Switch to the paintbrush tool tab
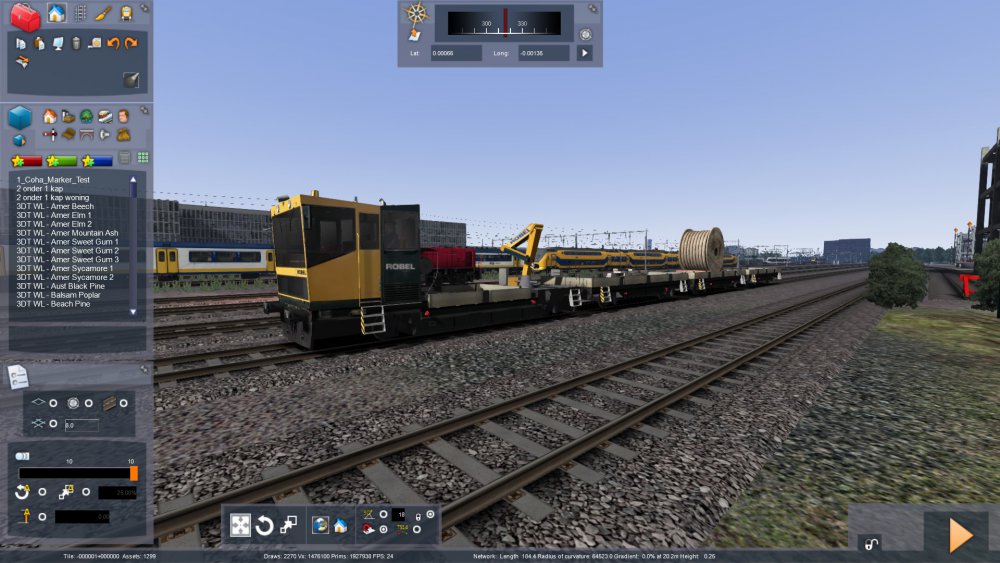The image size is (1000, 563). (103, 13)
